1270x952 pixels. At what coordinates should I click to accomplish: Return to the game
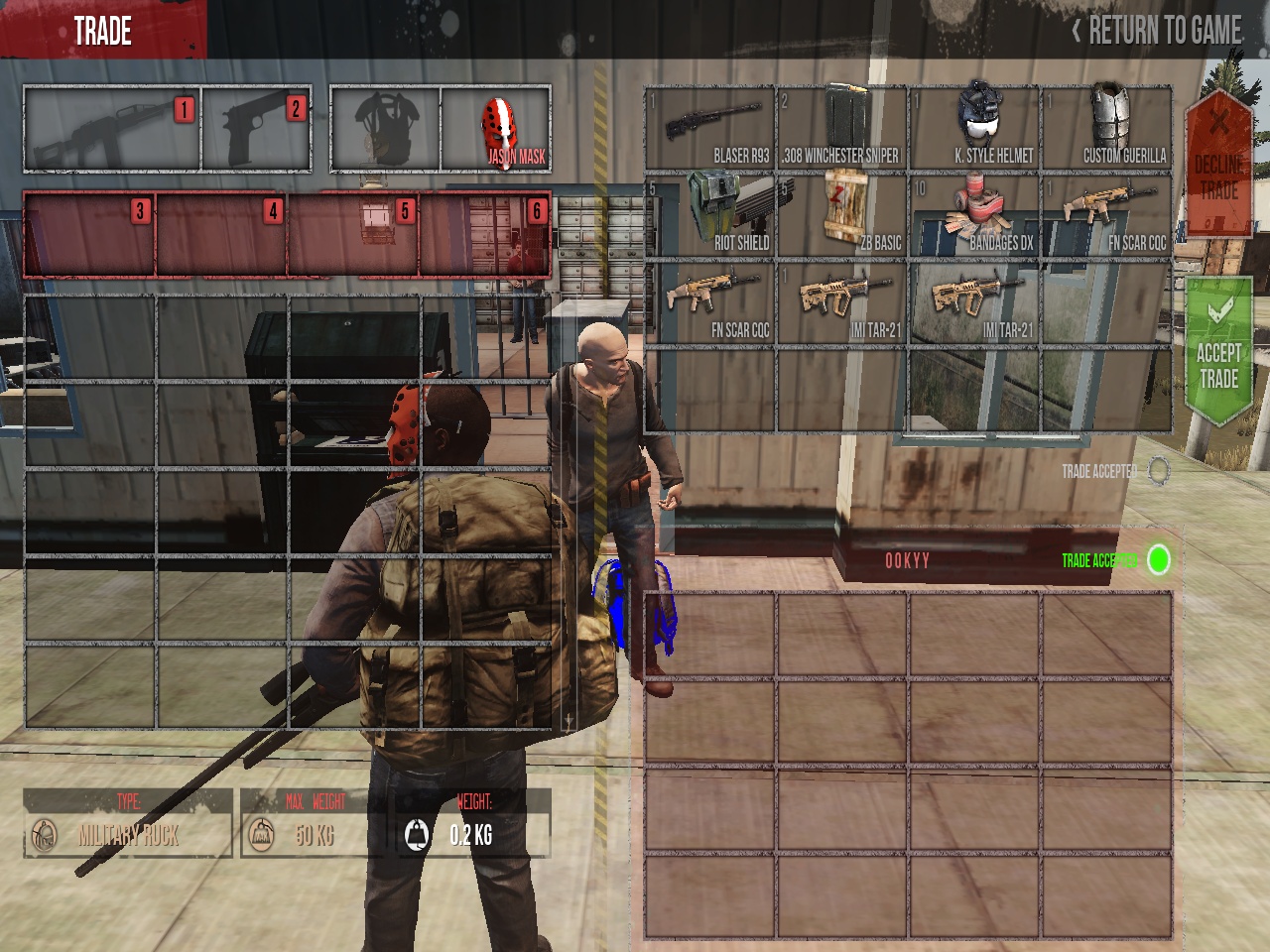click(x=1158, y=31)
